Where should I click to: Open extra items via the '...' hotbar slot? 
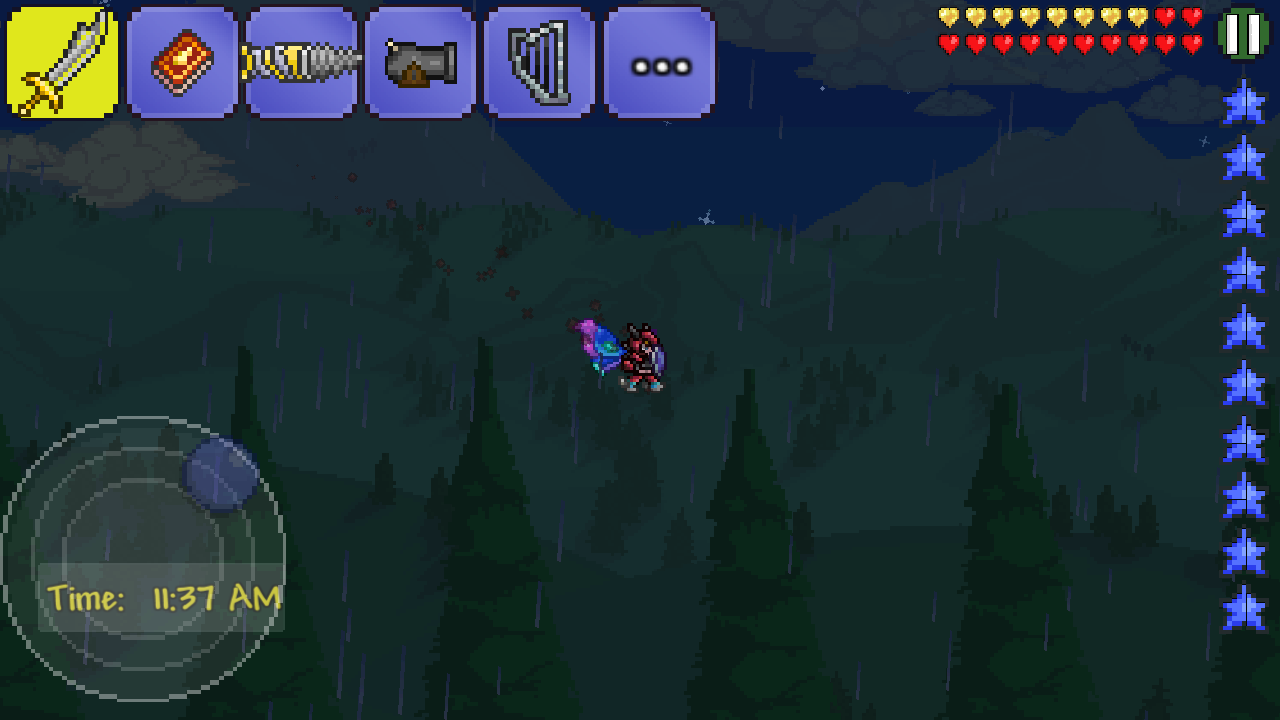click(658, 60)
